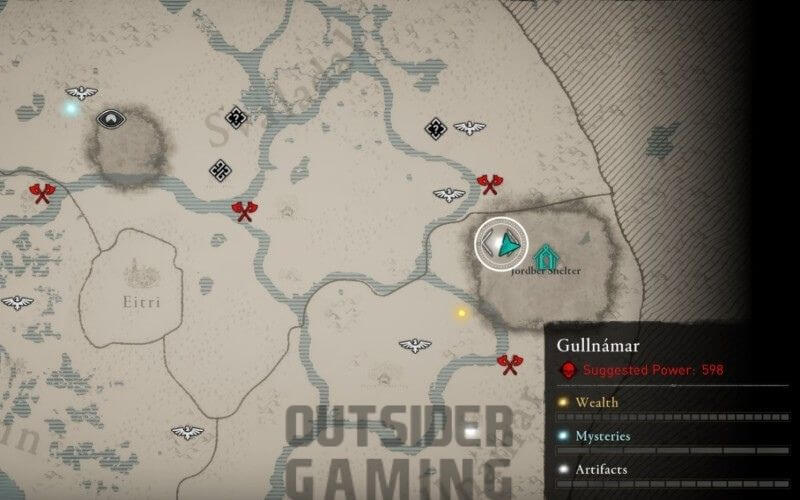Choose the gold wealth dot marker
Viewport: 800px width, 500px height.
click(x=462, y=313)
